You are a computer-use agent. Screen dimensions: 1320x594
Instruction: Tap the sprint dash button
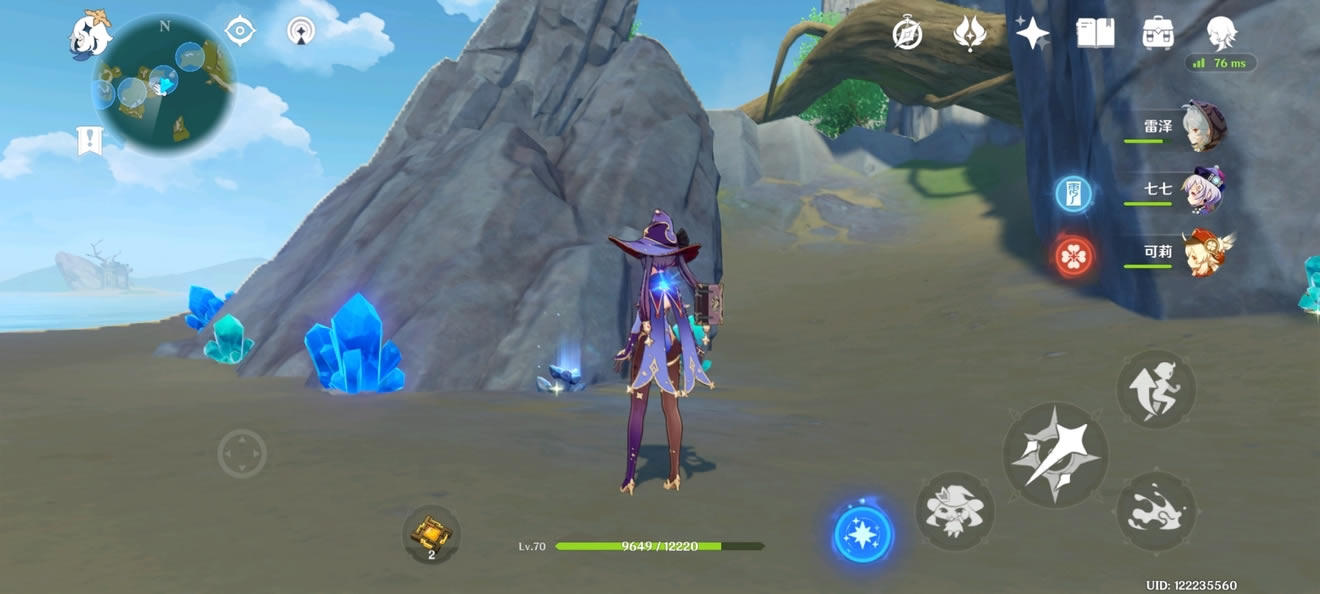(1156, 511)
